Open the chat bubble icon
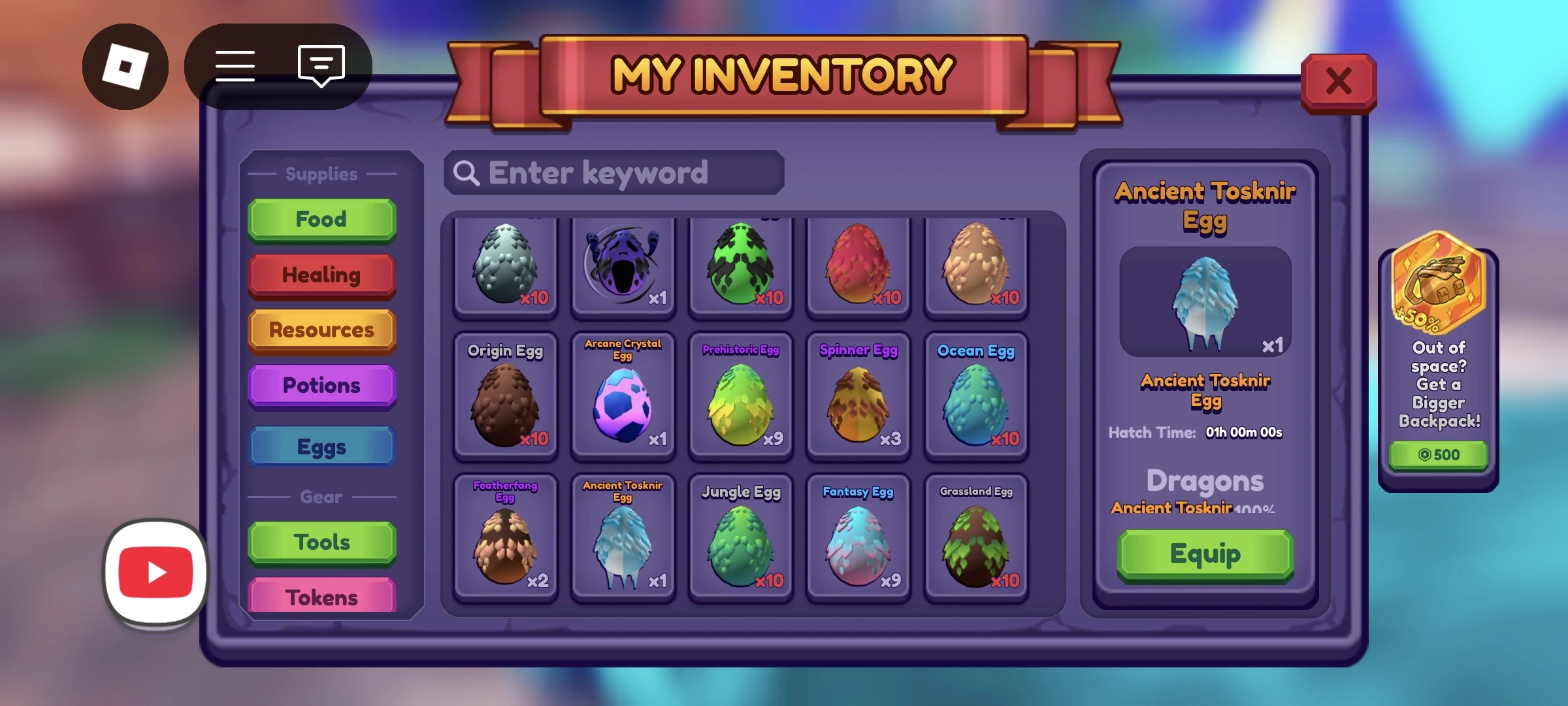Screen dimensions: 1568x706 319,65
